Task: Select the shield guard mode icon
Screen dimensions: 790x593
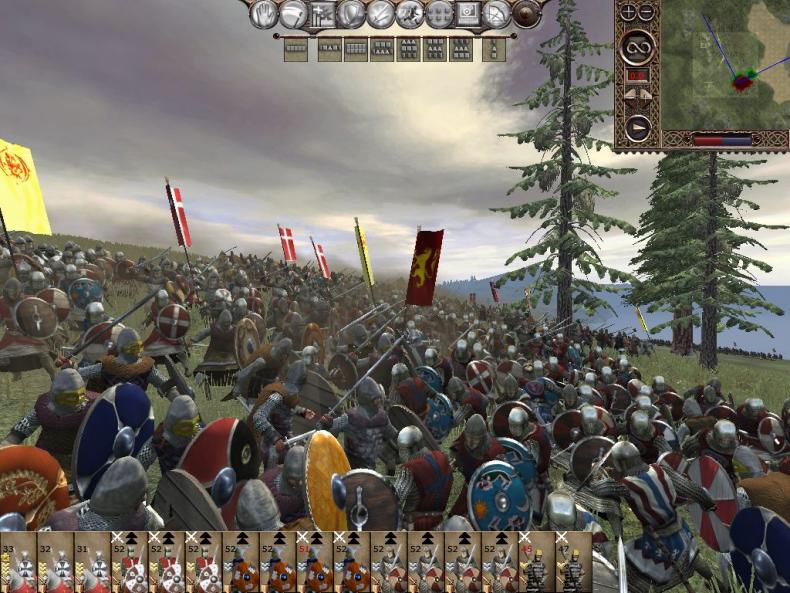Action: click(x=351, y=13)
